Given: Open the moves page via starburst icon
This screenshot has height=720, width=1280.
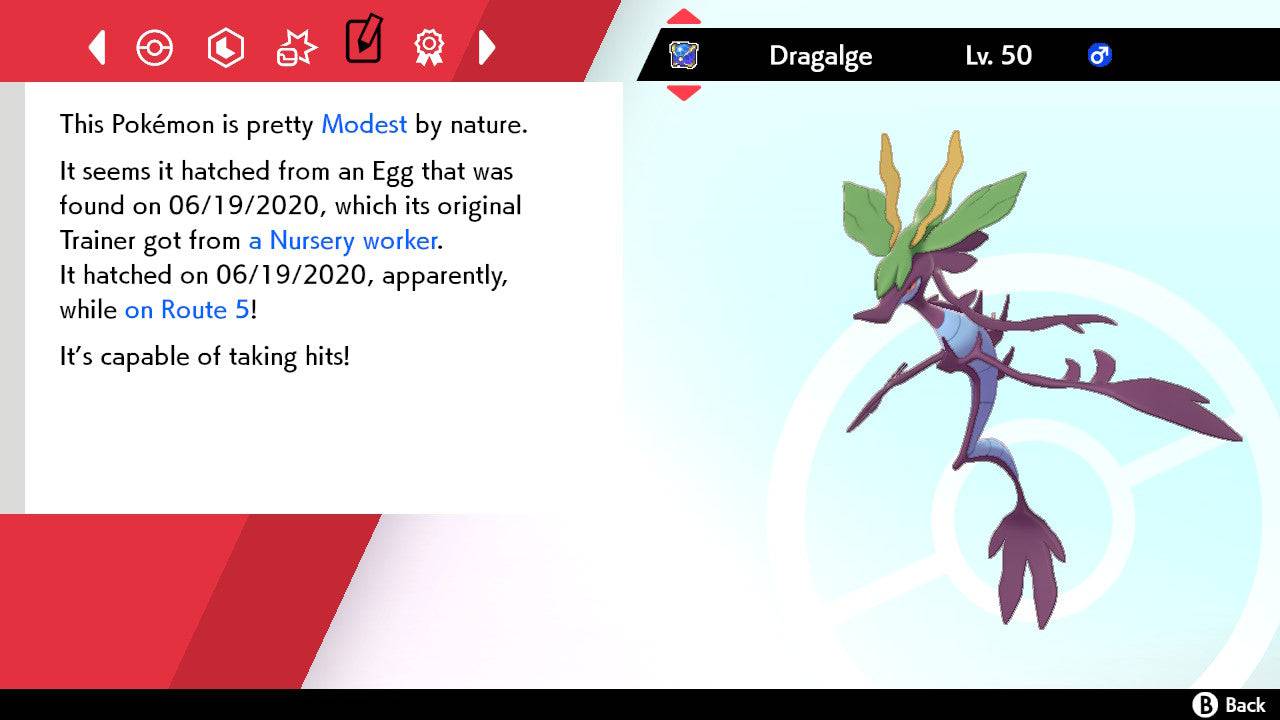Looking at the screenshot, I should (x=295, y=47).
